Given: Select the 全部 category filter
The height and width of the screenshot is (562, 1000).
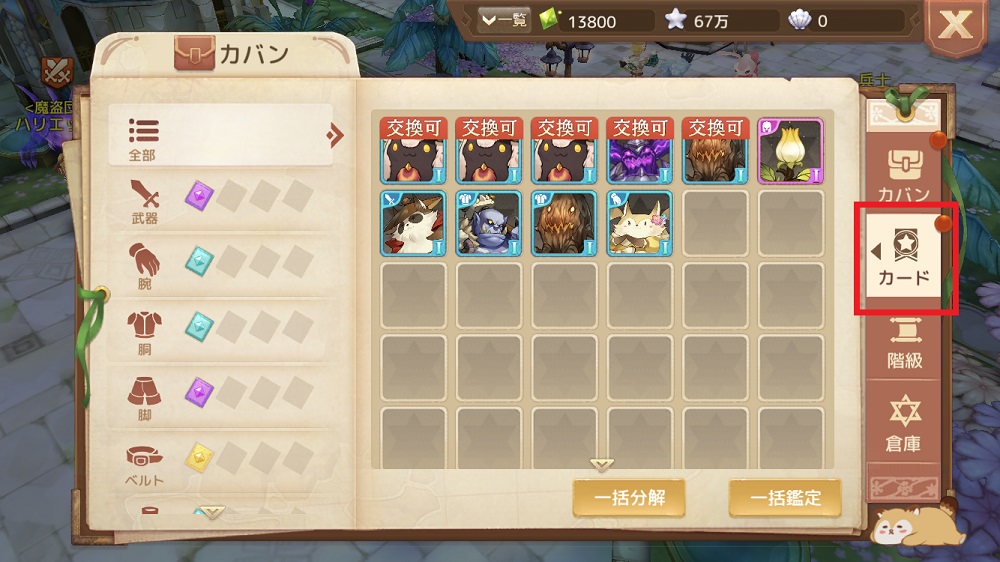Looking at the screenshot, I should point(220,134).
